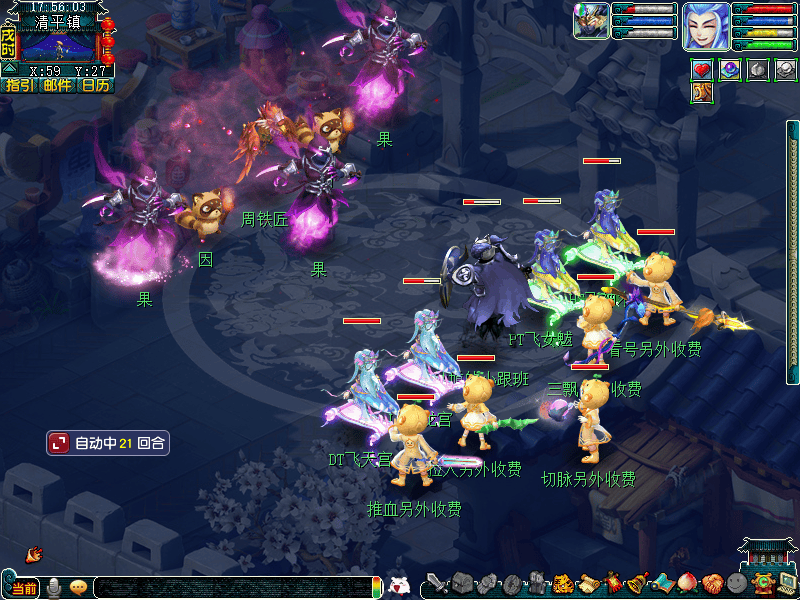Select the blue-haired character portrait
This screenshot has height=600, width=800.
[x=706, y=26]
